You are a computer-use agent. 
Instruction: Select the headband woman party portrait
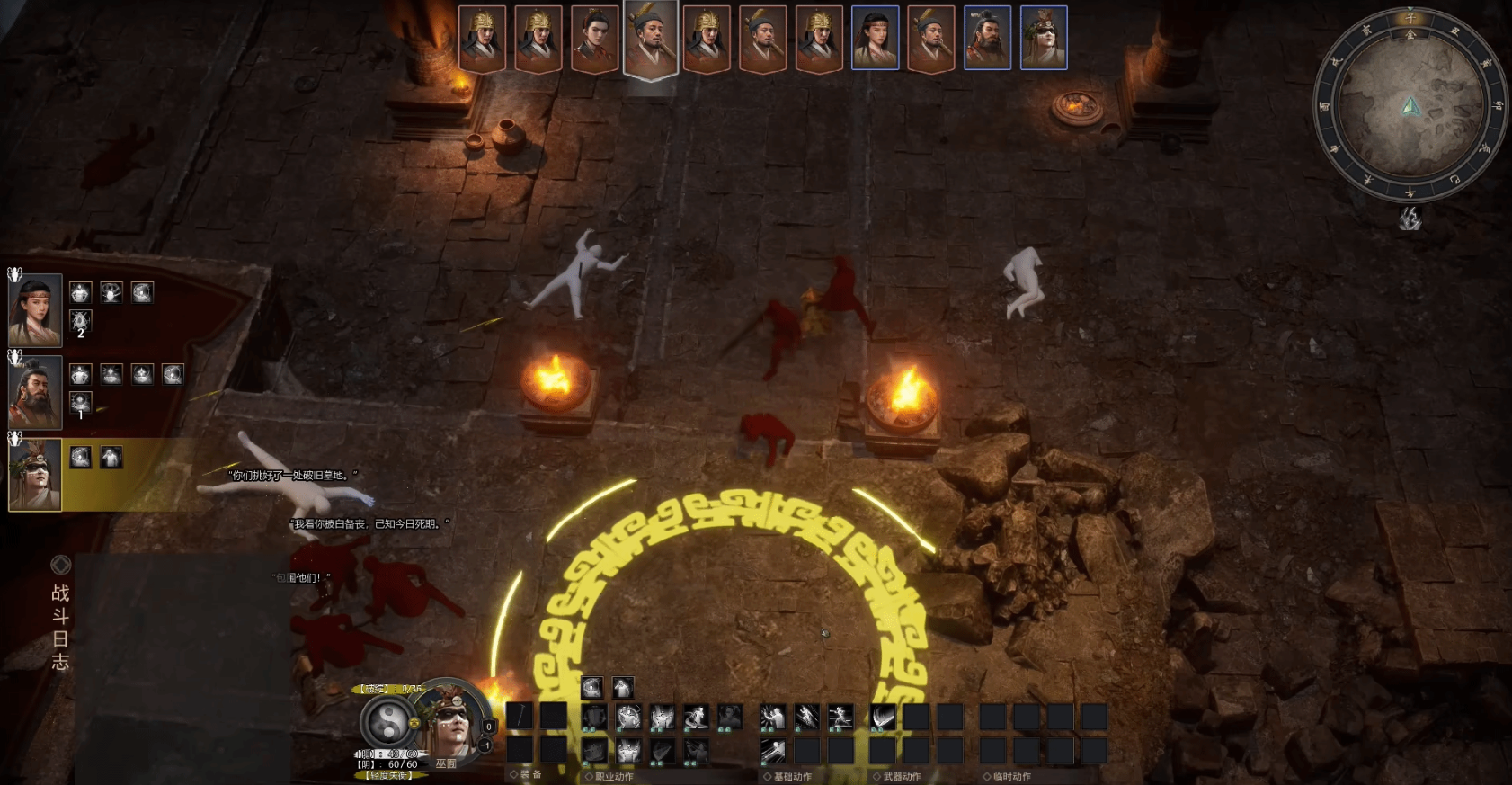pyautogui.click(x=35, y=310)
